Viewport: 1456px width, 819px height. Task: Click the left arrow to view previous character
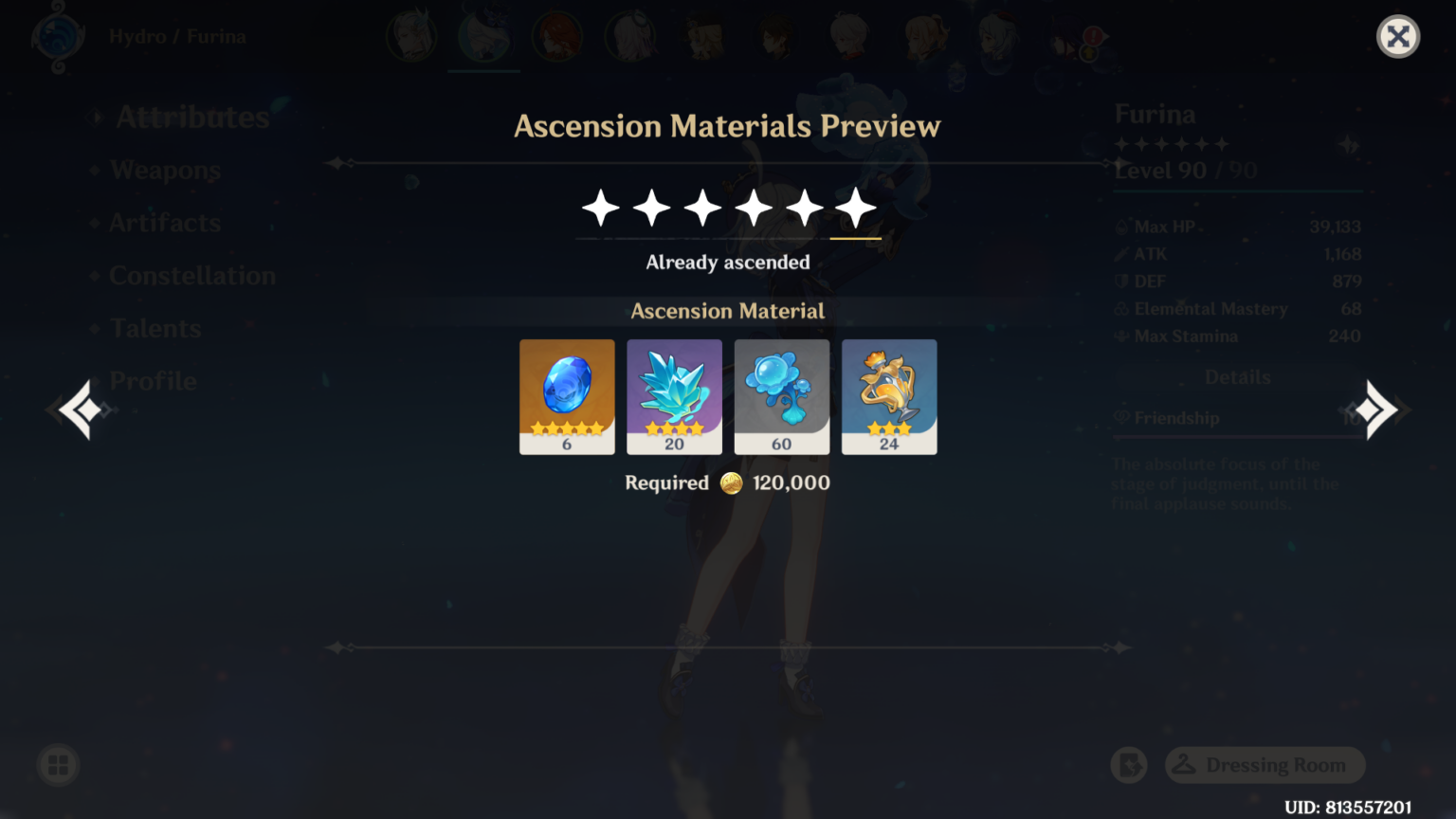(x=81, y=409)
